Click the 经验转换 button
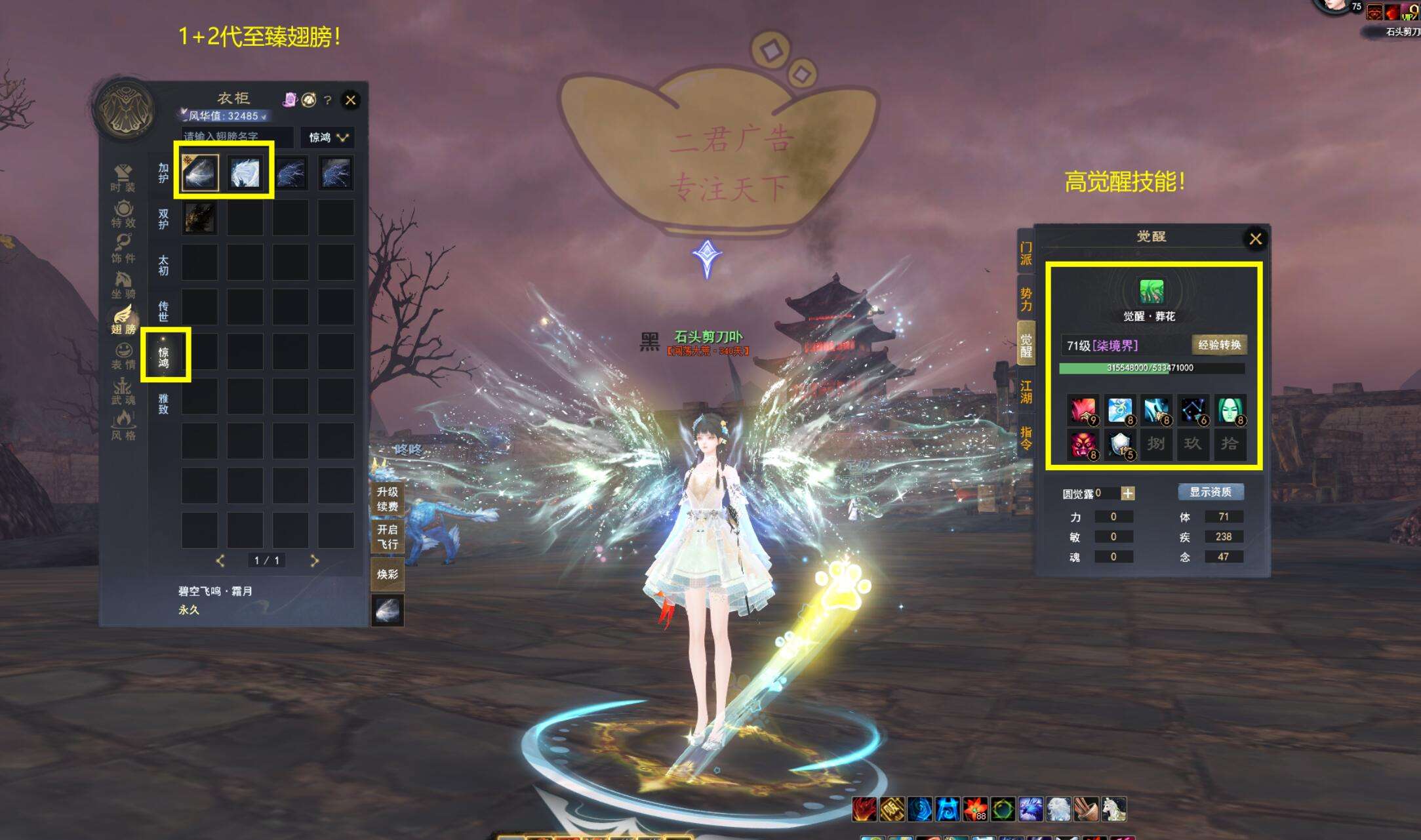1421x840 pixels. click(1219, 345)
